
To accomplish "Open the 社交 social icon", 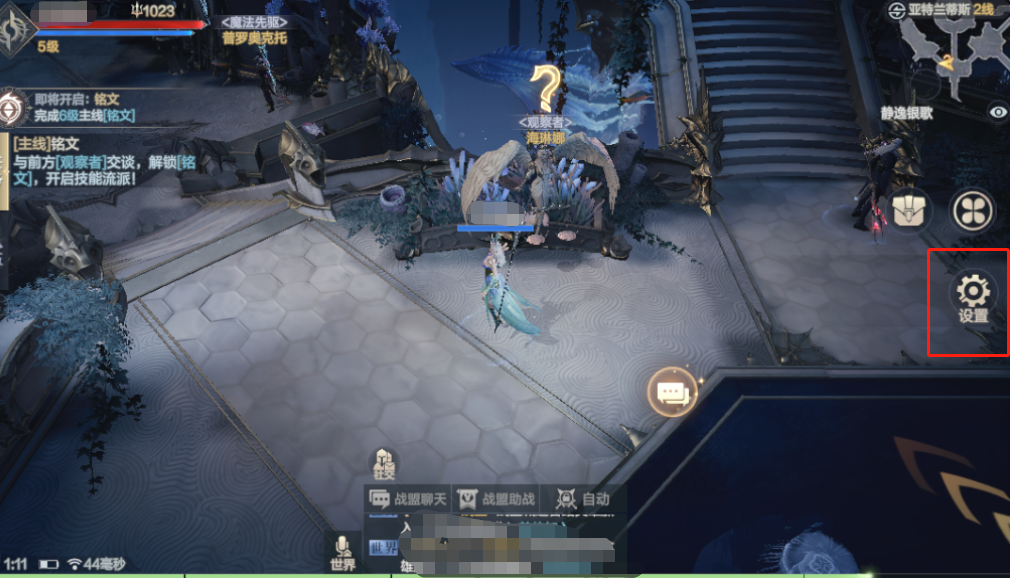I will tap(384, 463).
